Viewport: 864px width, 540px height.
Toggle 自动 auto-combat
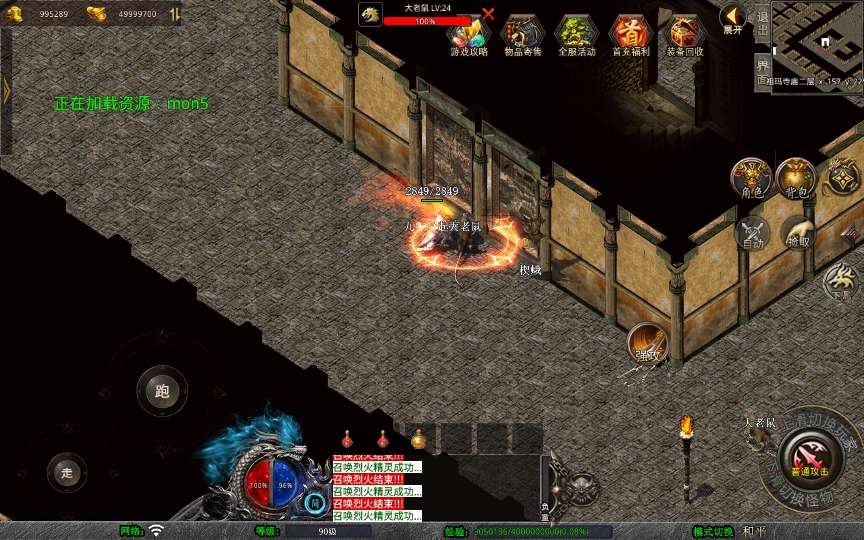tap(751, 232)
